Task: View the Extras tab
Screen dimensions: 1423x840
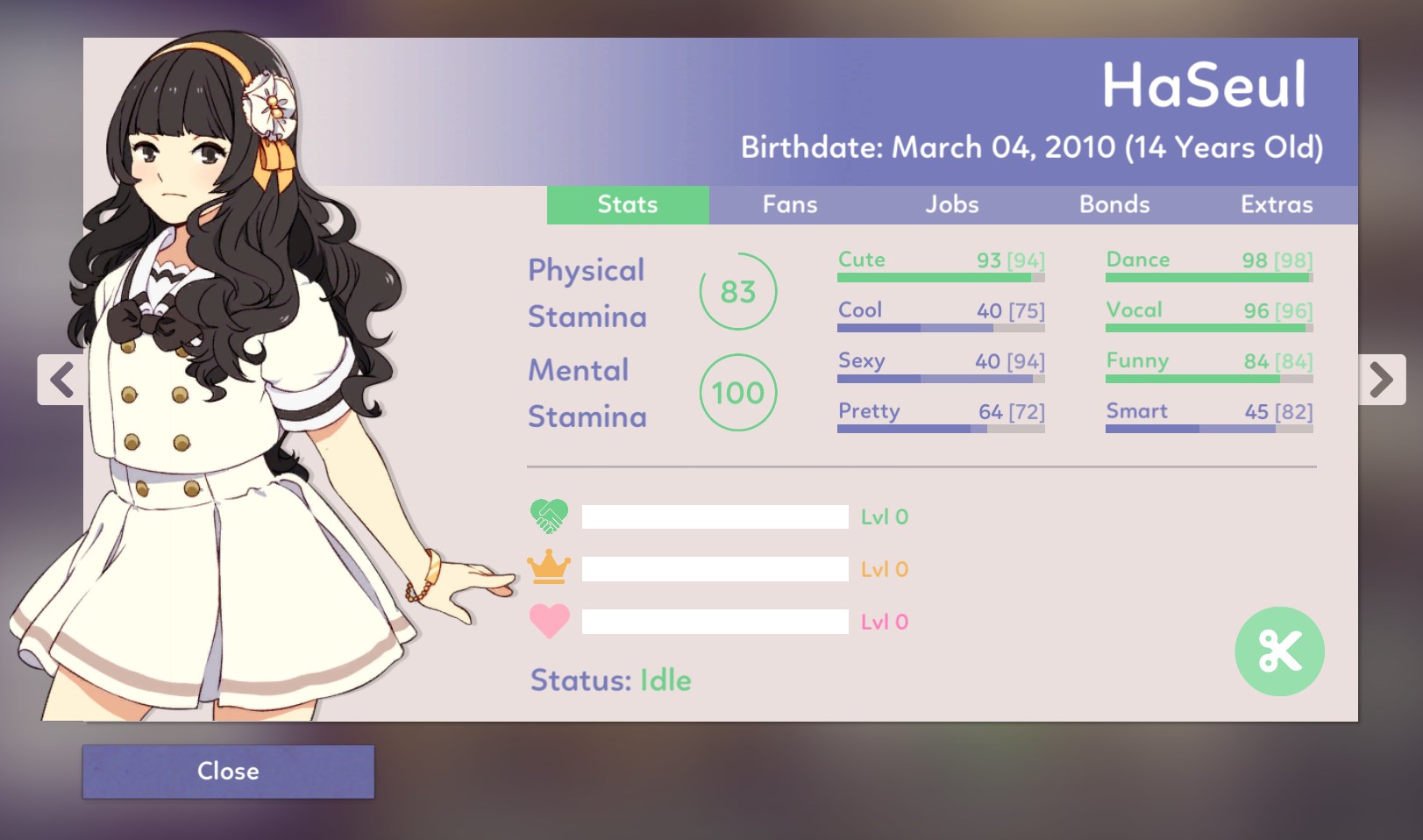Action: click(x=1277, y=204)
